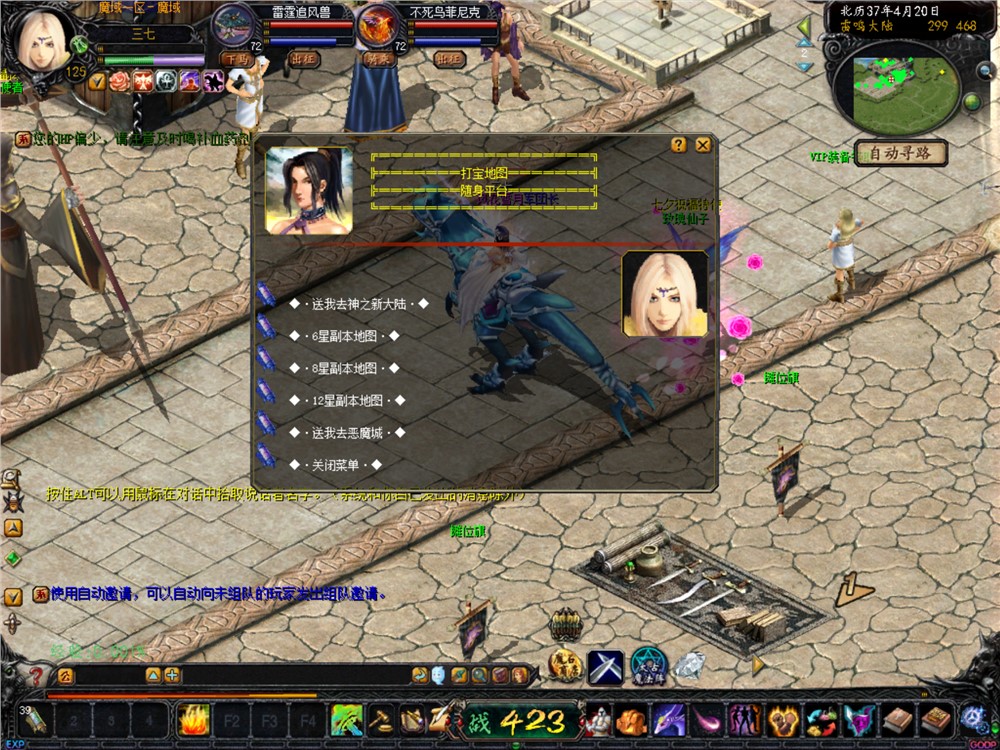Click 关闭菜单 to close the menu

[x=335, y=465]
